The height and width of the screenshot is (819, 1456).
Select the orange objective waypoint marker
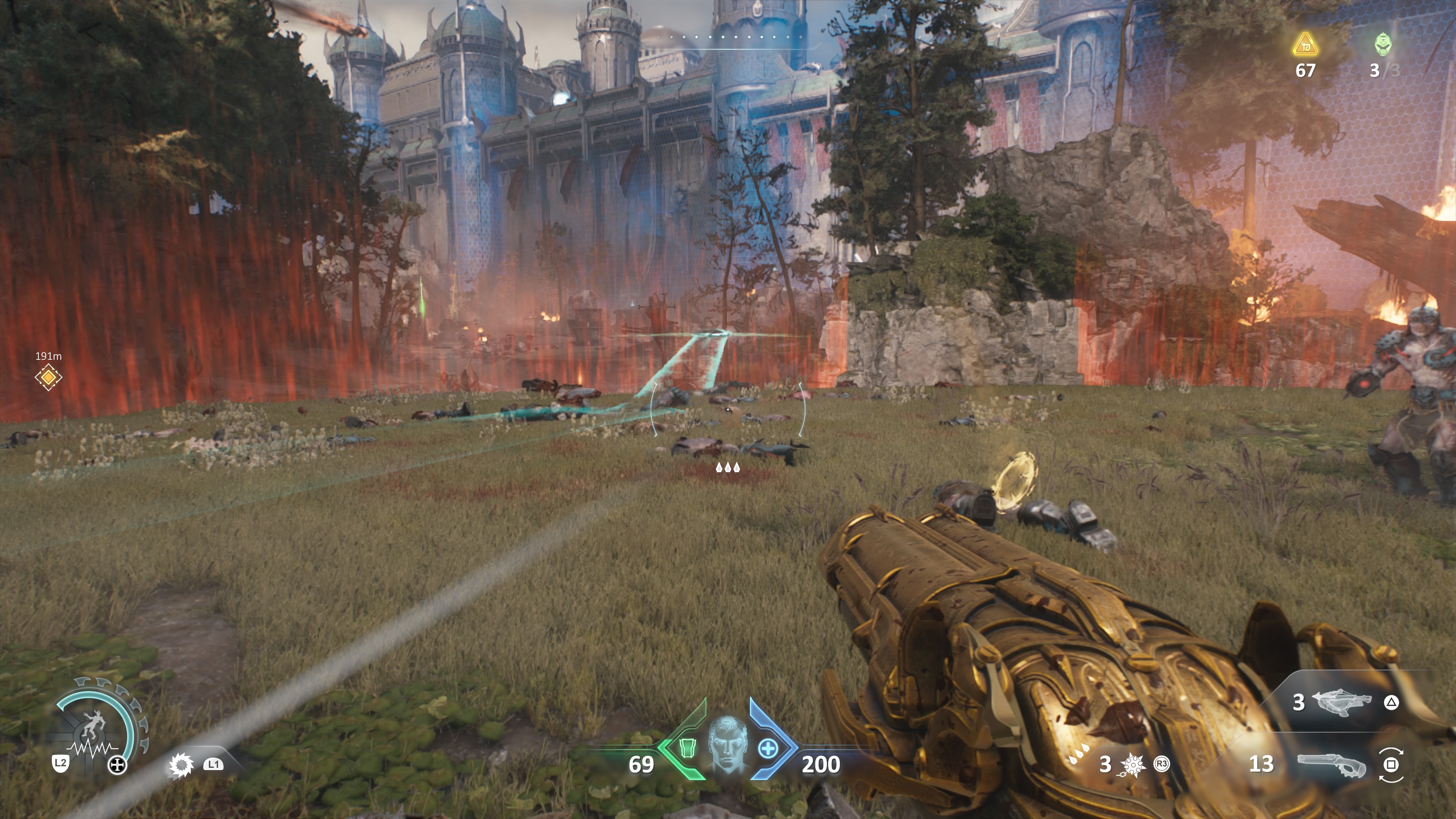(48, 377)
